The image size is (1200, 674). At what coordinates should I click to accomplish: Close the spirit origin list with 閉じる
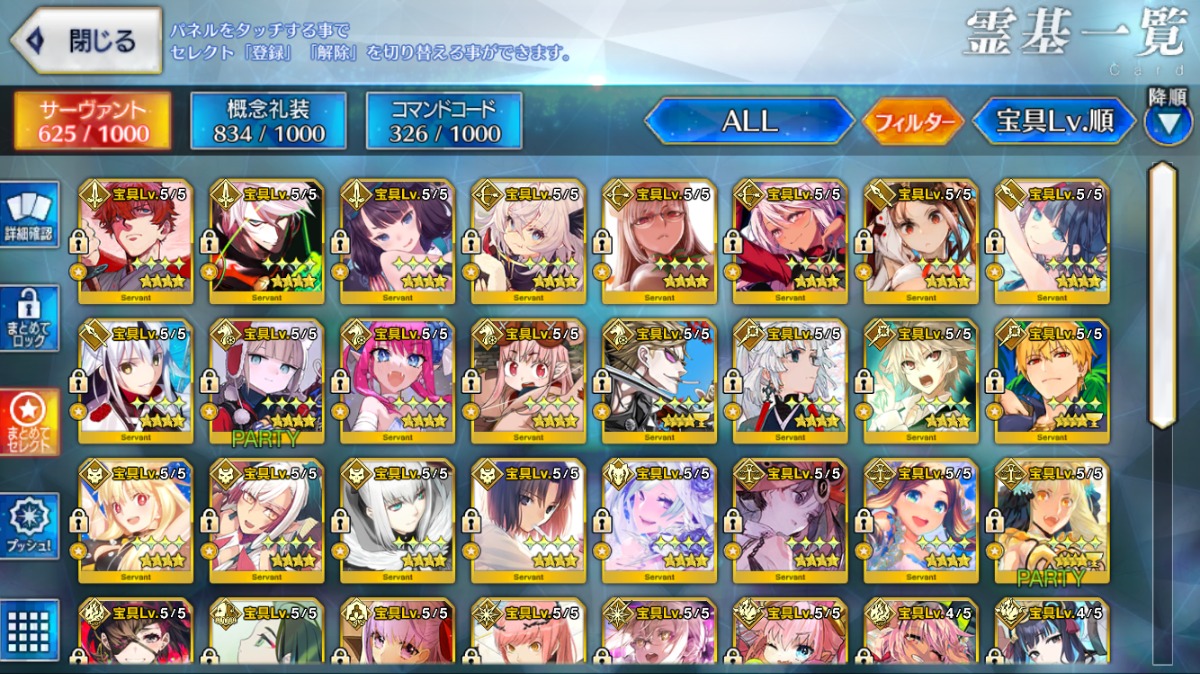(86, 41)
